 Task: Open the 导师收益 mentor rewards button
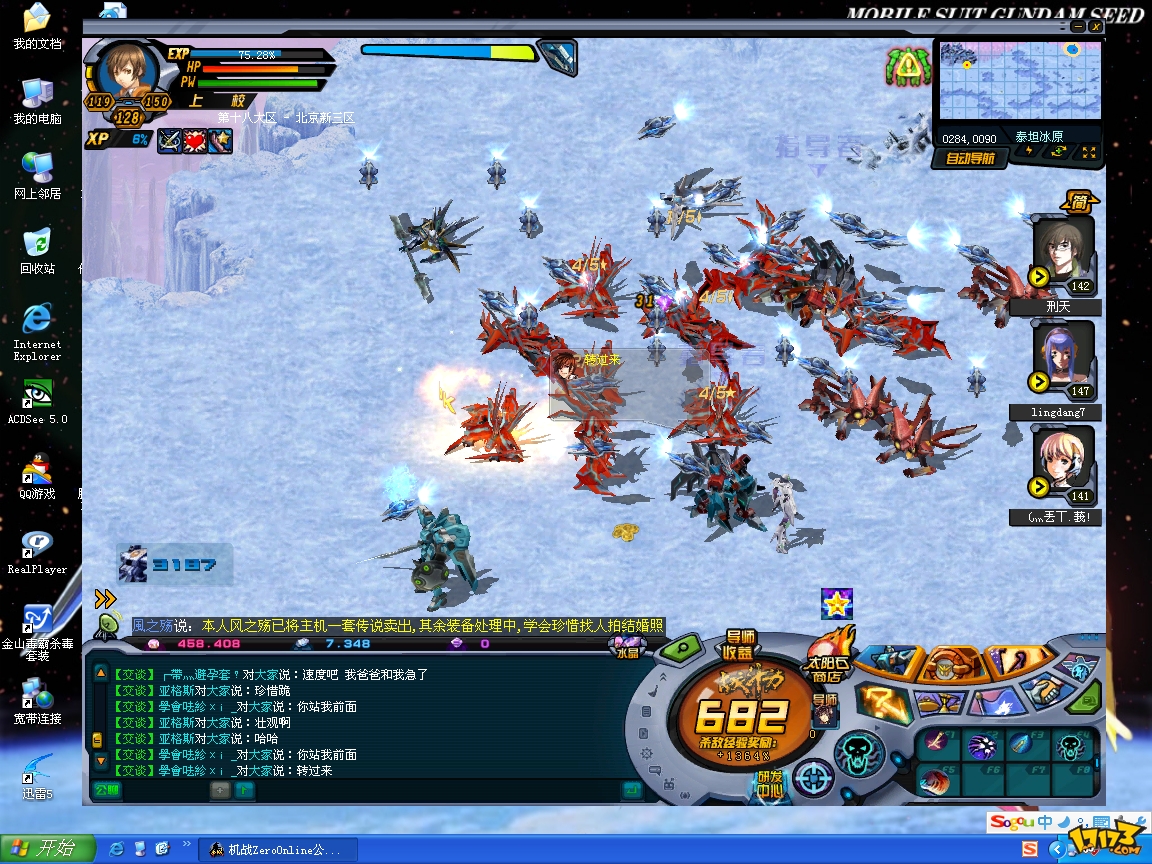click(x=740, y=645)
